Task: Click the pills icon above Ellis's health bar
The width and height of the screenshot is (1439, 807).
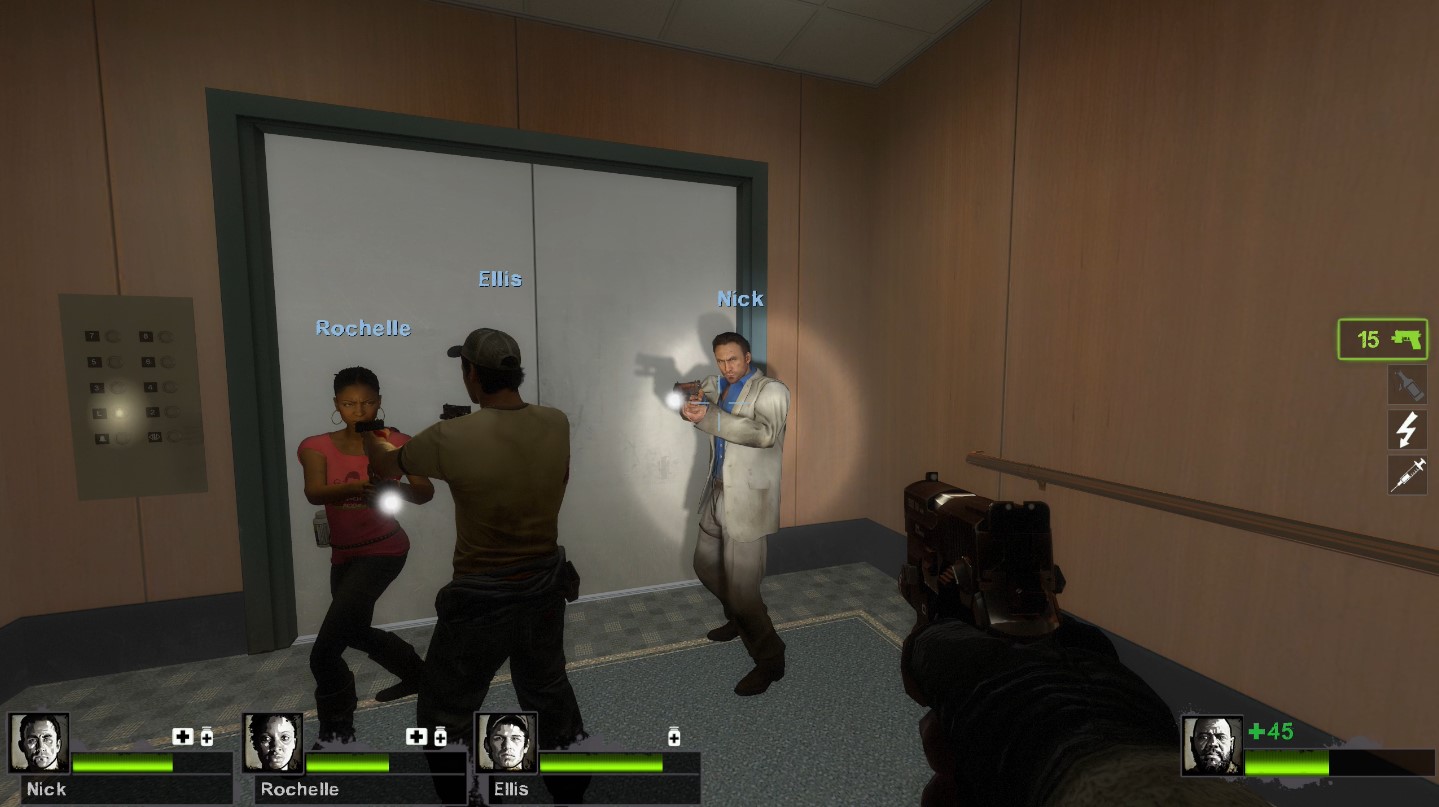Action: (x=673, y=736)
